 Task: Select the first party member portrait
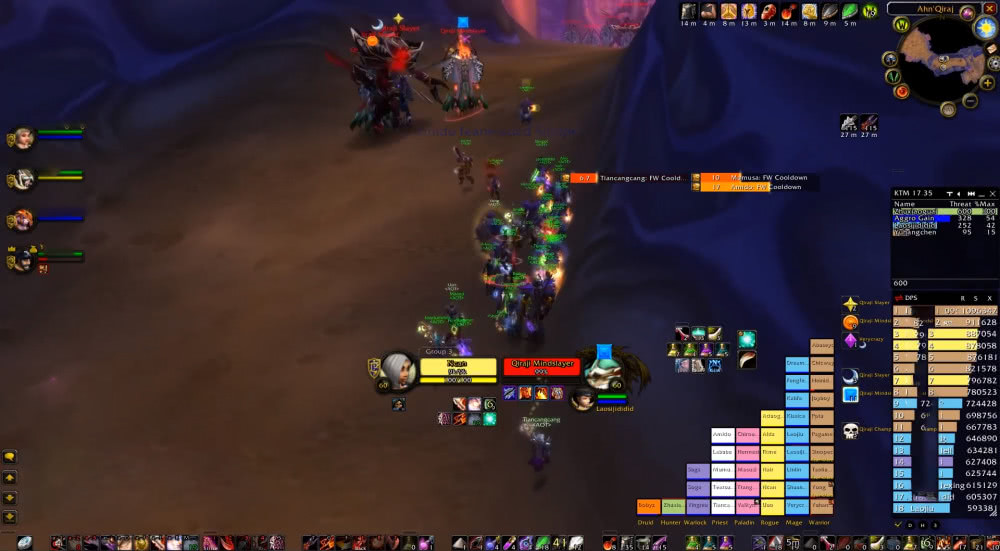point(22,138)
